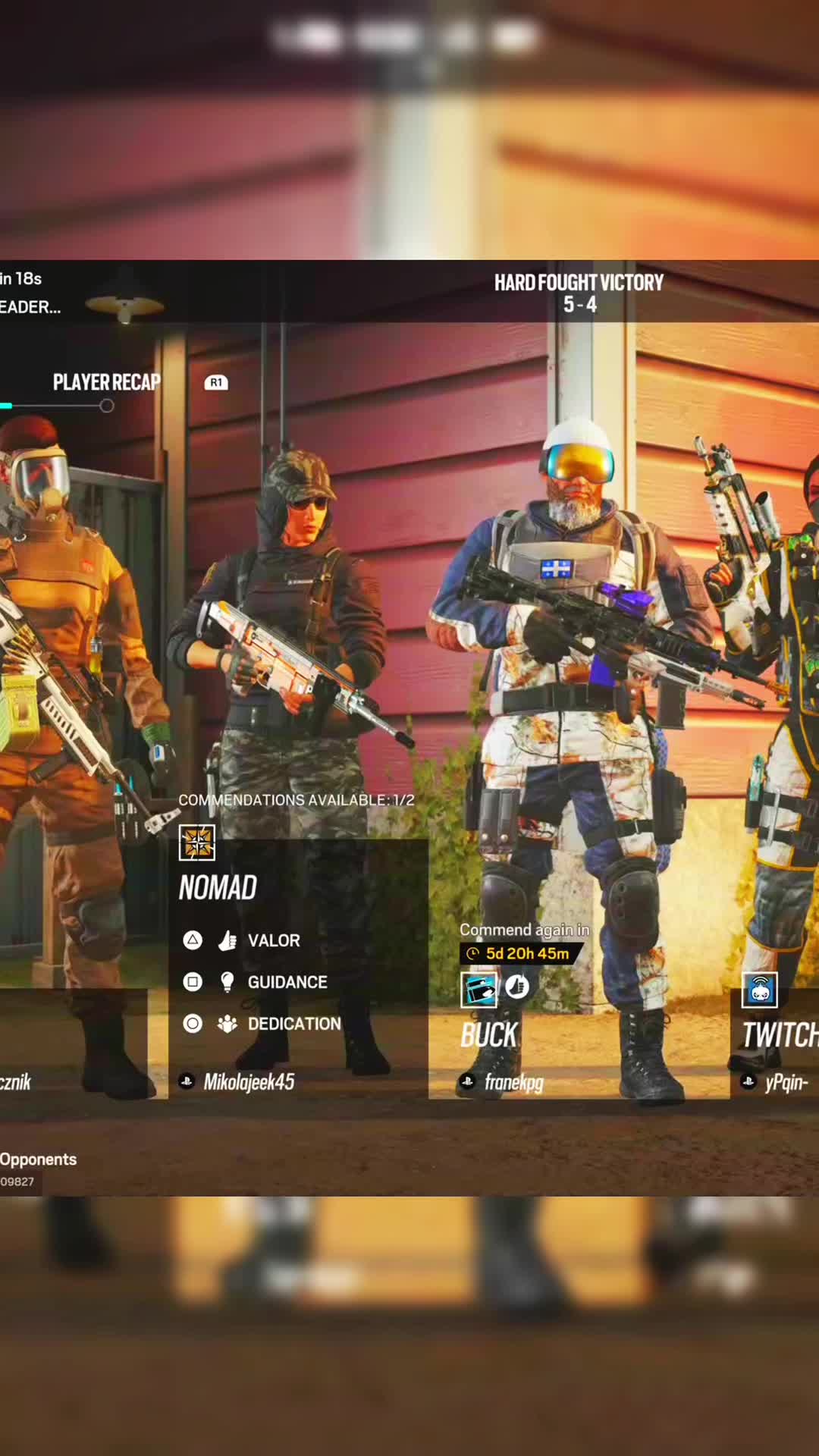Click the Twitch operator badge icon
The image size is (819, 1456).
760,990
